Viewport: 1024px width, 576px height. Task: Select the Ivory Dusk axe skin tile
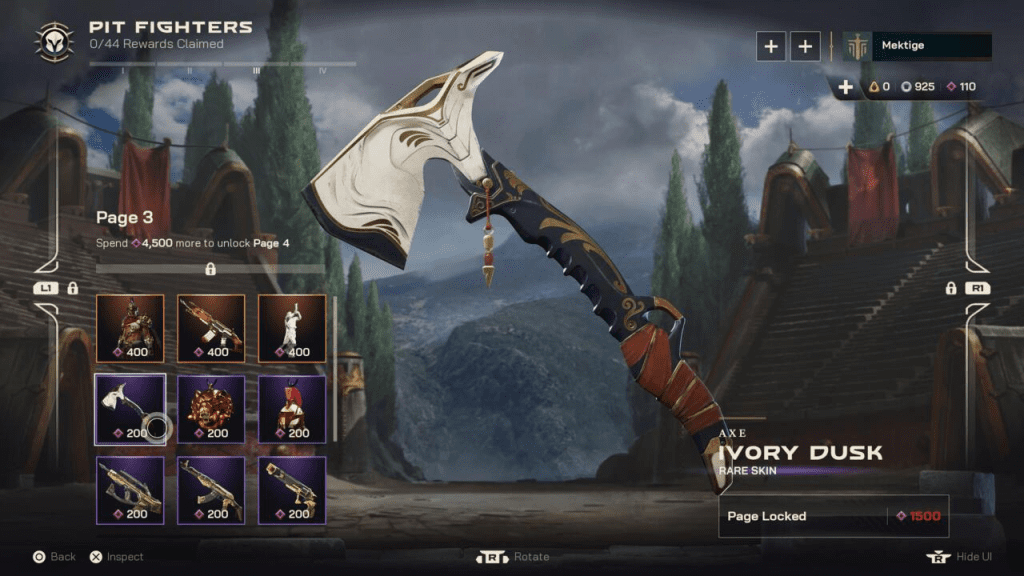tap(129, 409)
